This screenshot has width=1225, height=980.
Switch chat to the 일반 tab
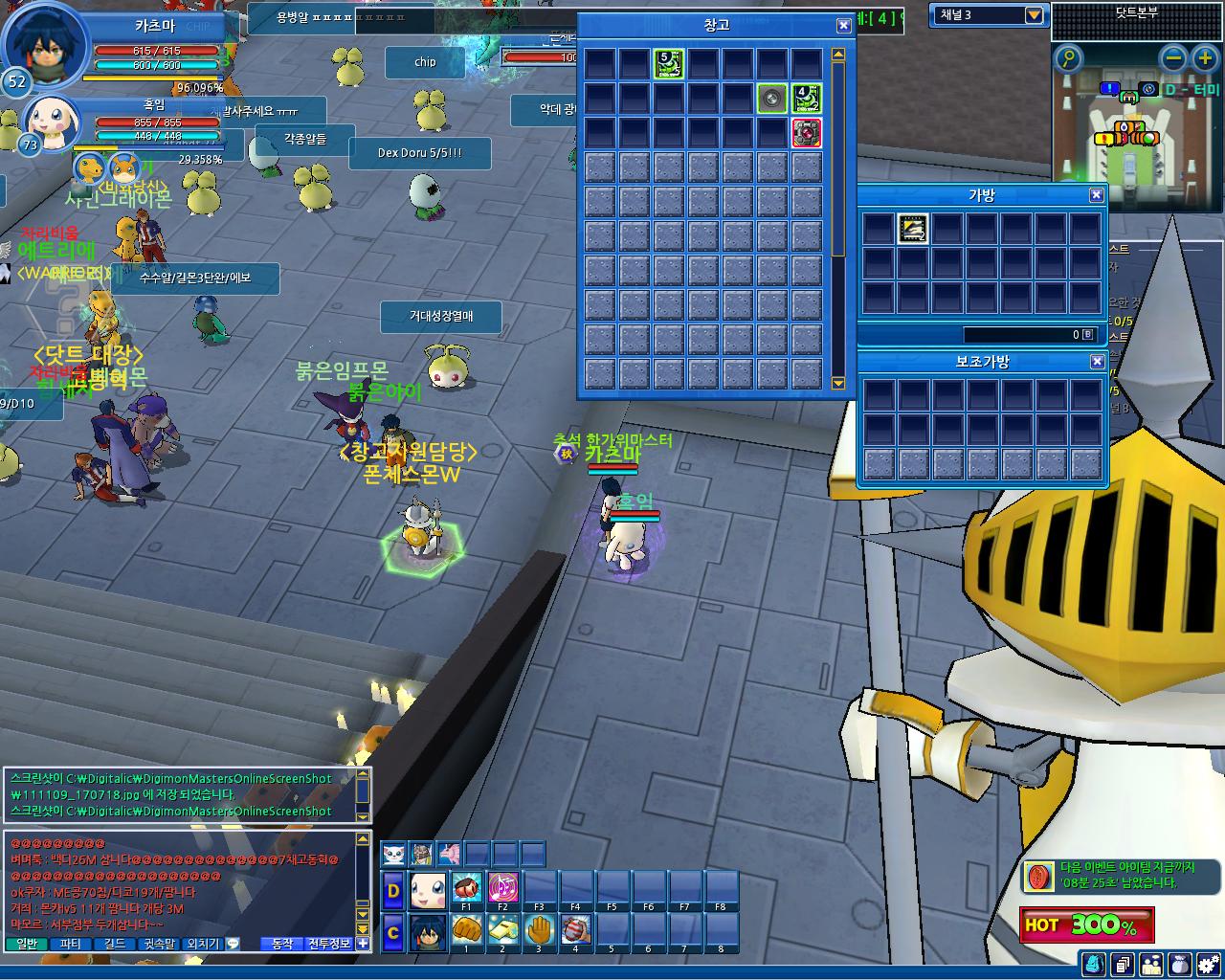(28, 944)
